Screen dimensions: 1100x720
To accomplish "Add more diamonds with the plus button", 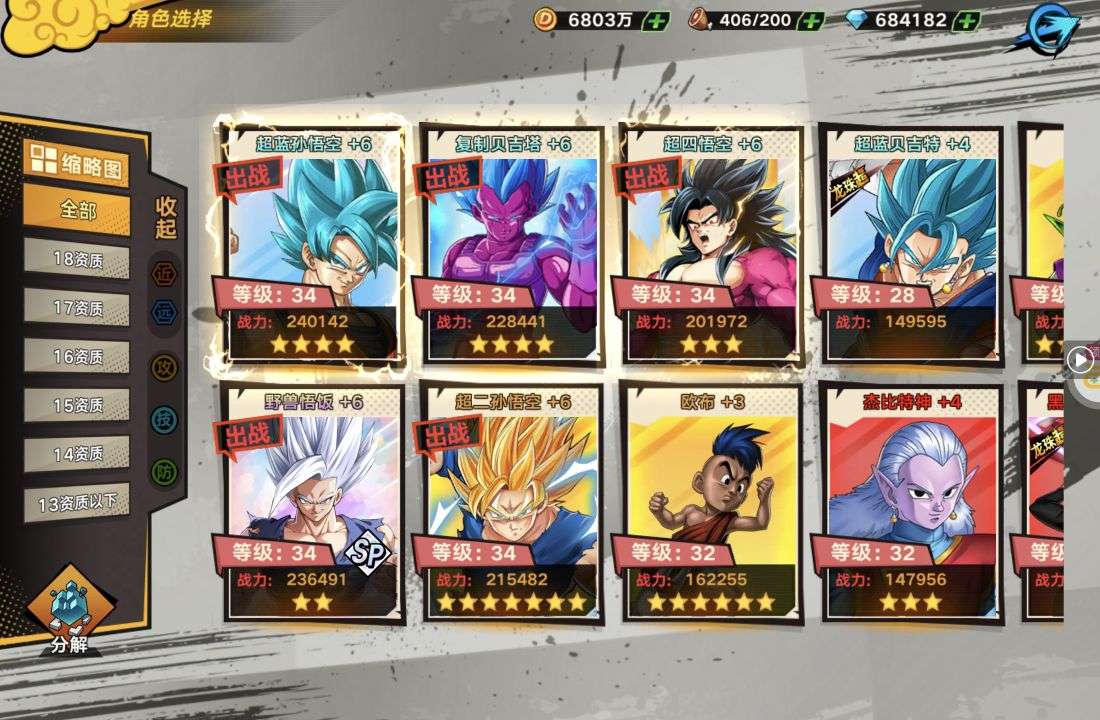I will click(x=966, y=20).
